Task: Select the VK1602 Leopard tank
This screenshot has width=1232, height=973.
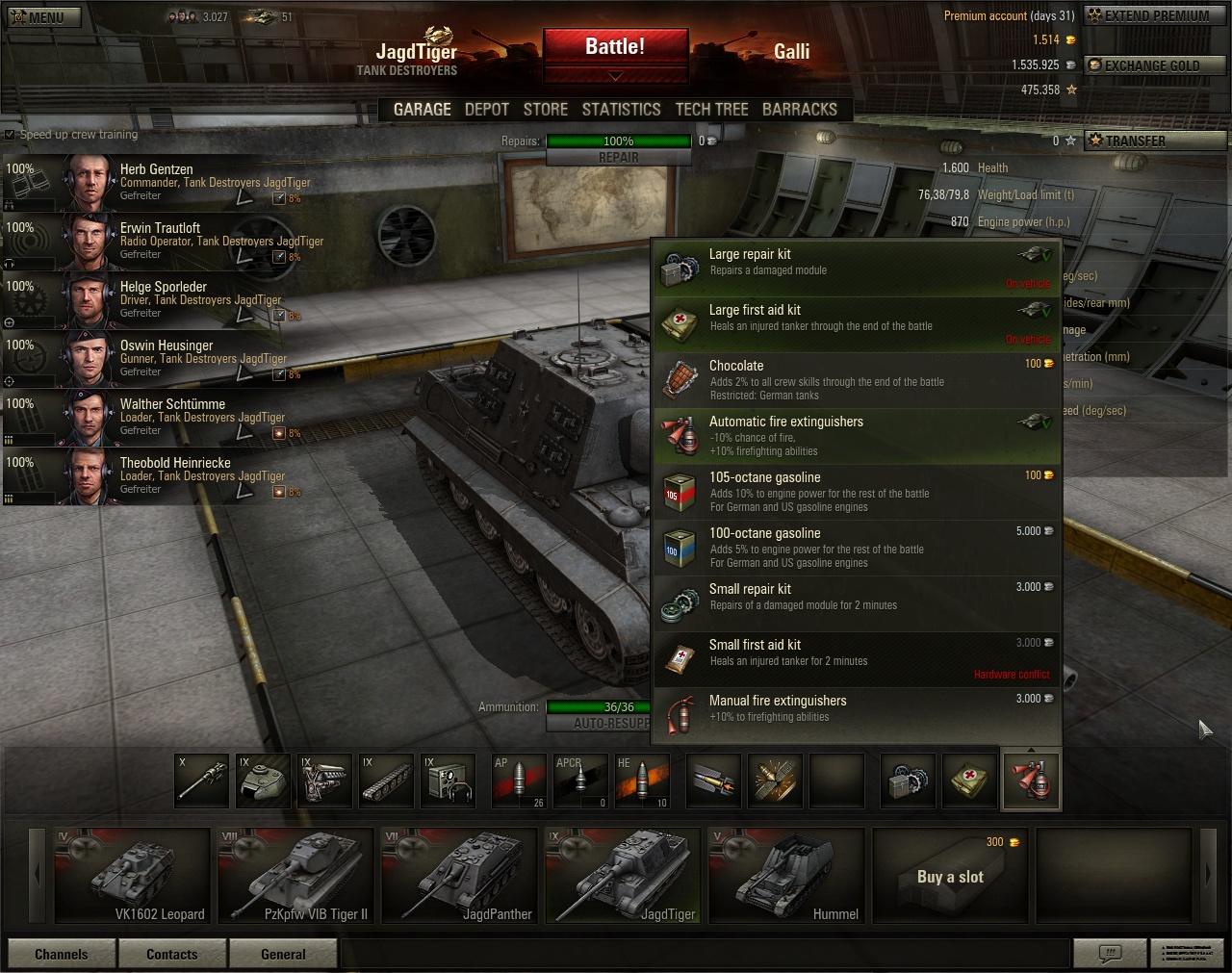Action: pyautogui.click(x=132, y=875)
